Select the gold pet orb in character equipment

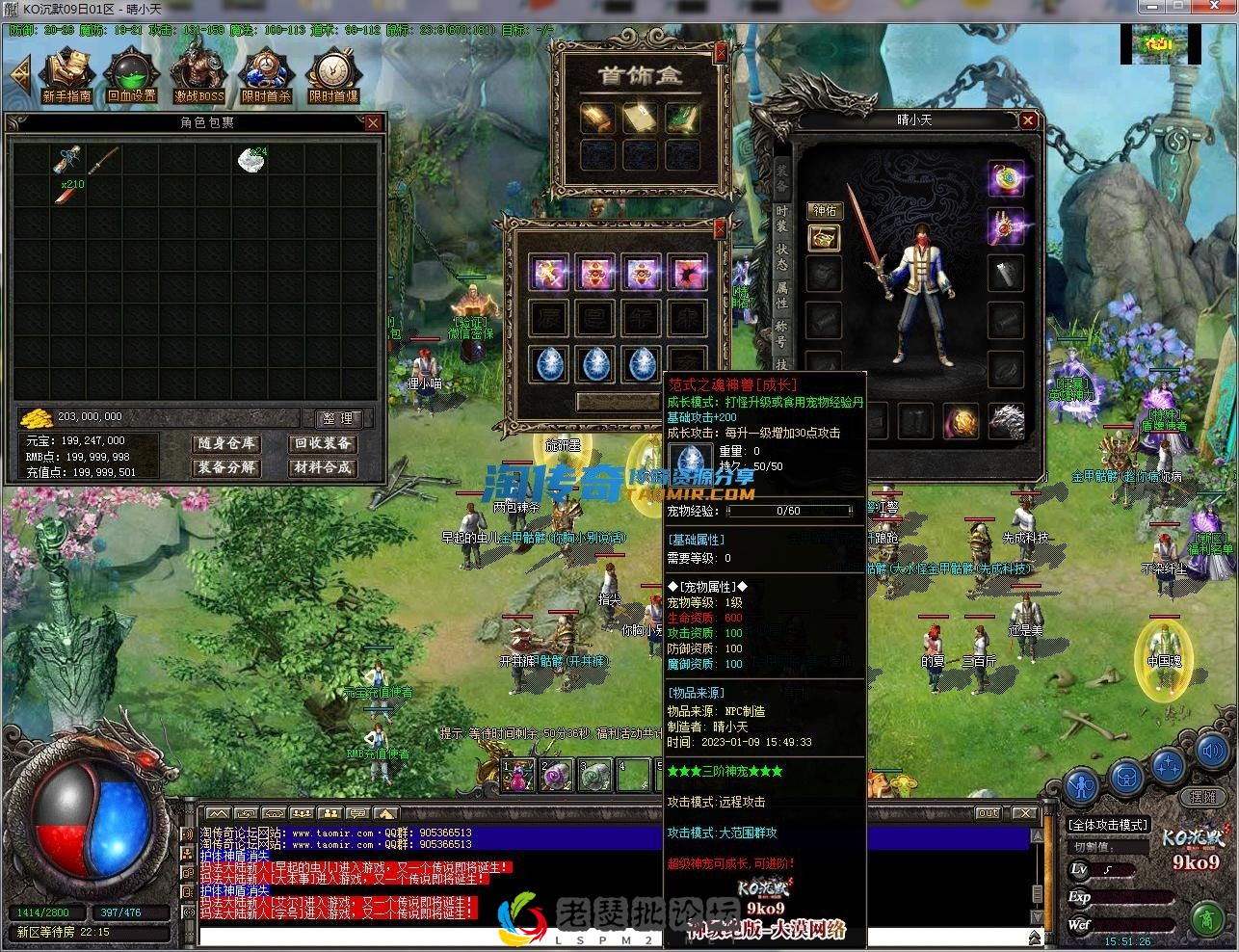[961, 419]
